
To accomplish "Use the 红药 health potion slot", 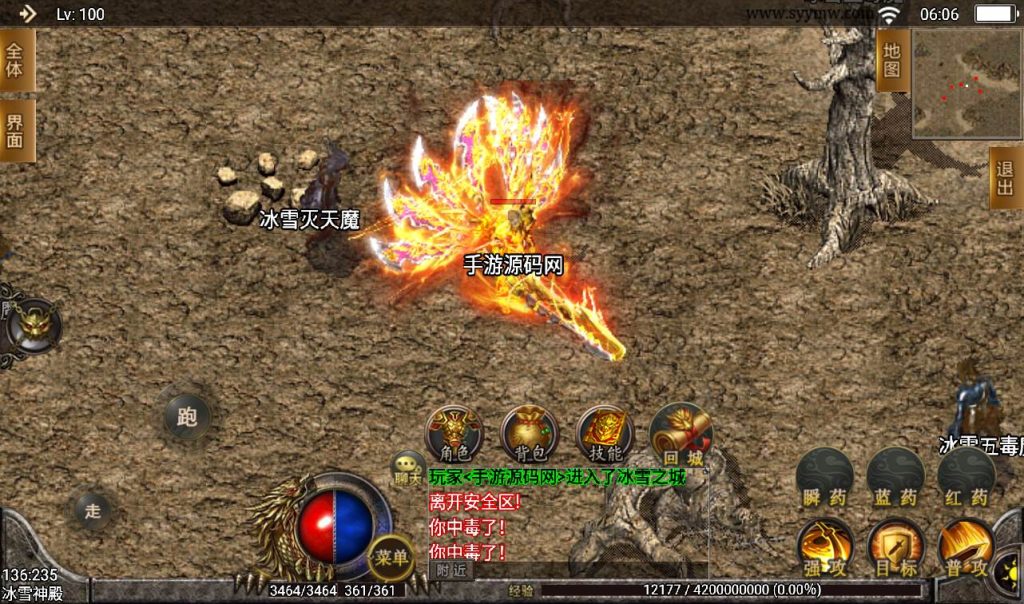I will (966, 475).
